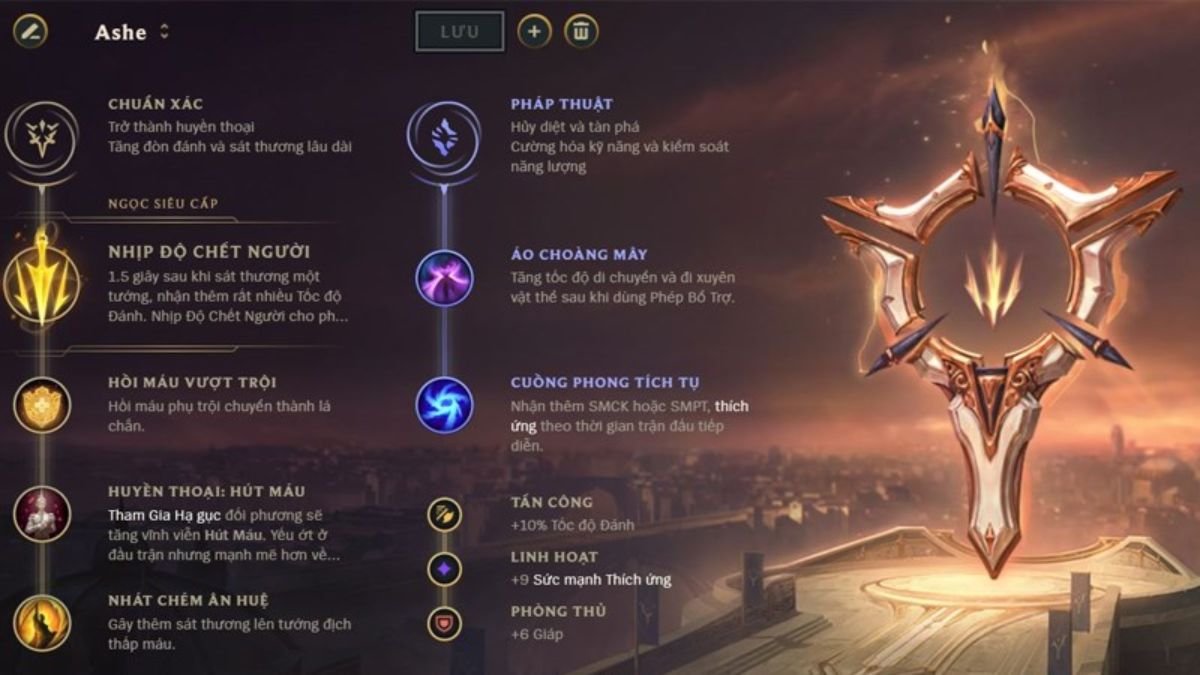The image size is (1200, 675).
Task: Select the Nhát Chém Ân Huệ rune
Action: click(x=42, y=622)
